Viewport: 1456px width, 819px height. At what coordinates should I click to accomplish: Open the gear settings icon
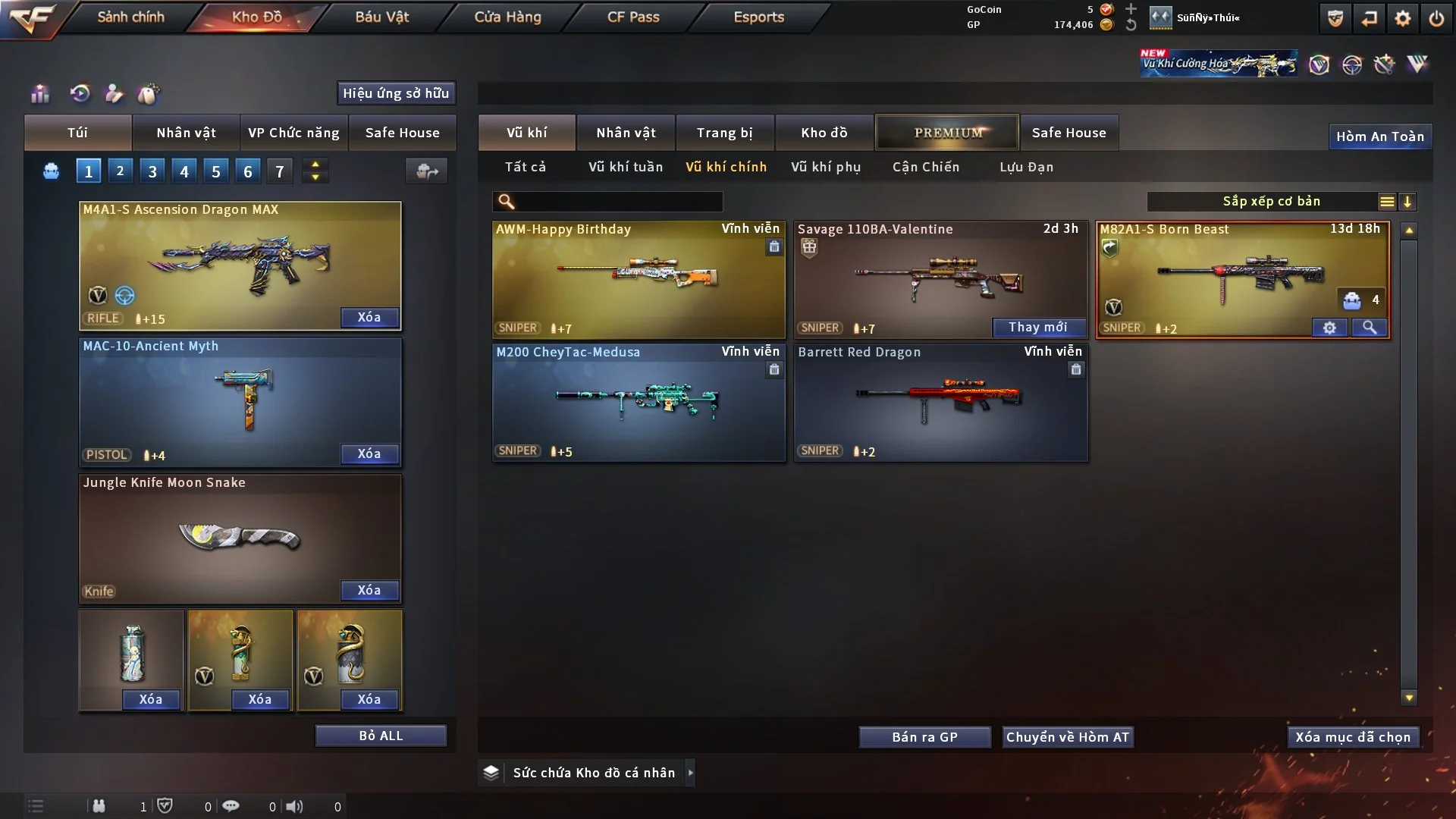(x=1403, y=18)
